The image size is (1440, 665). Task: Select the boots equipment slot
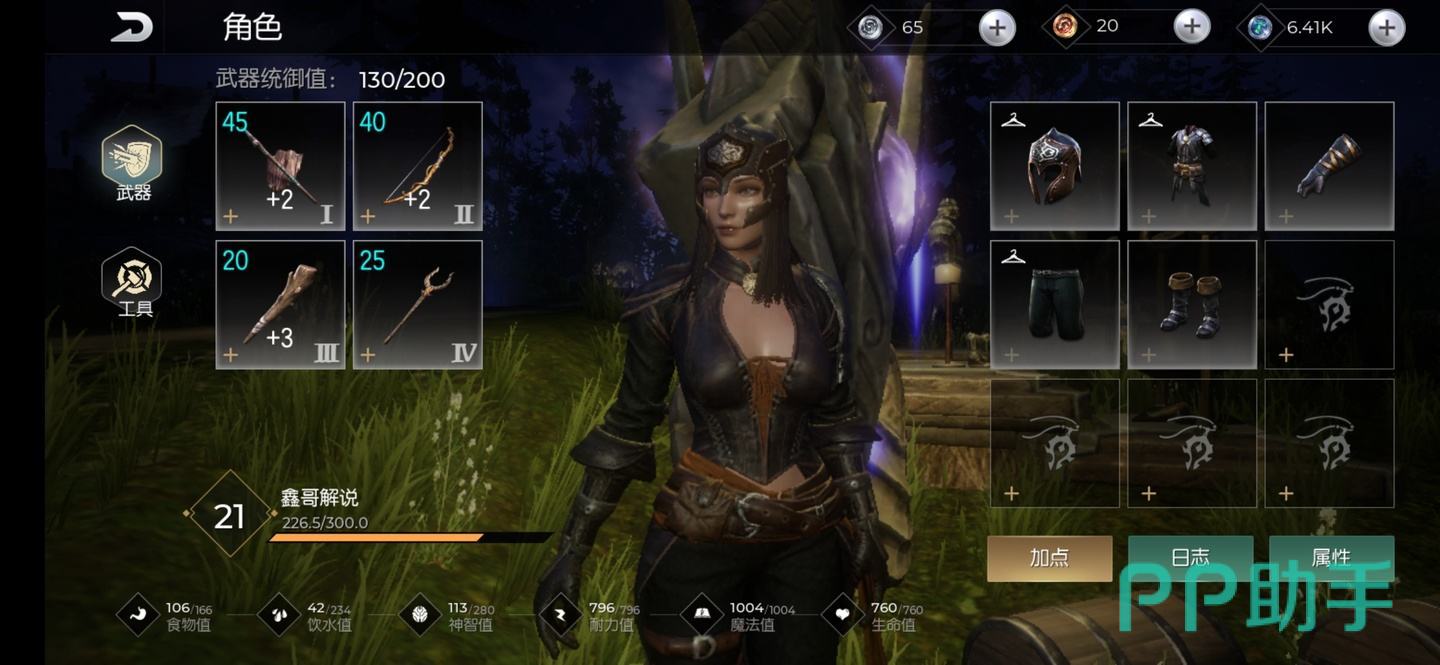(x=1192, y=304)
